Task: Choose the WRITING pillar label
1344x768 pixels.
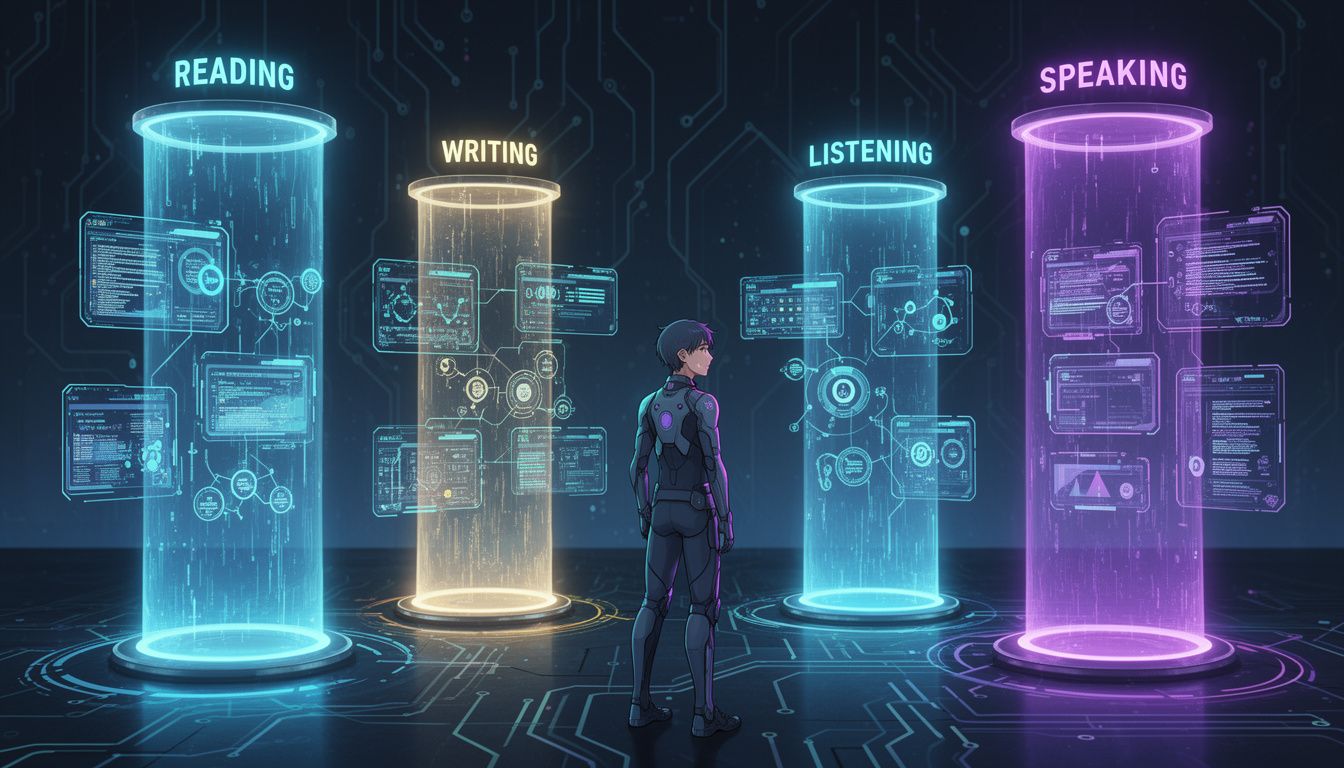Action: (x=489, y=152)
